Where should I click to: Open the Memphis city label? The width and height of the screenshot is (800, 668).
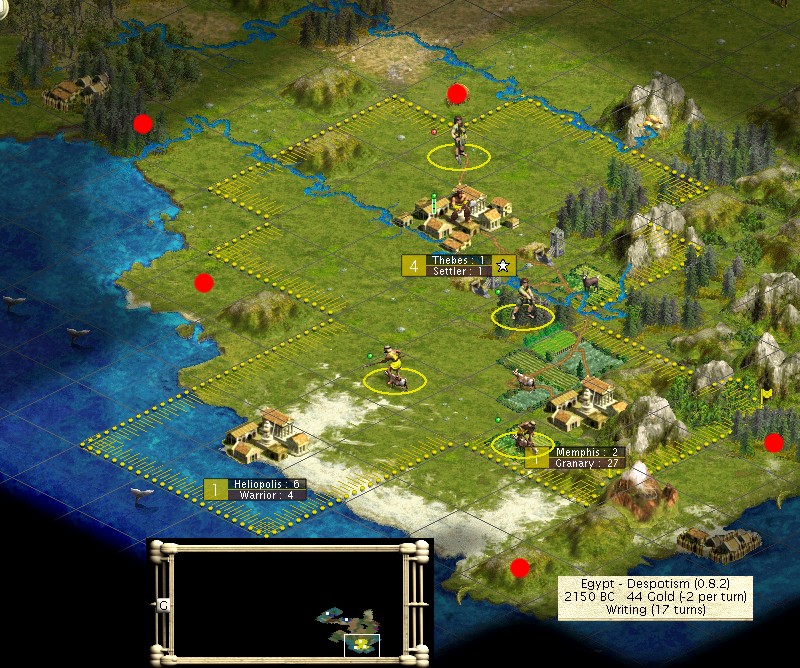pos(588,457)
